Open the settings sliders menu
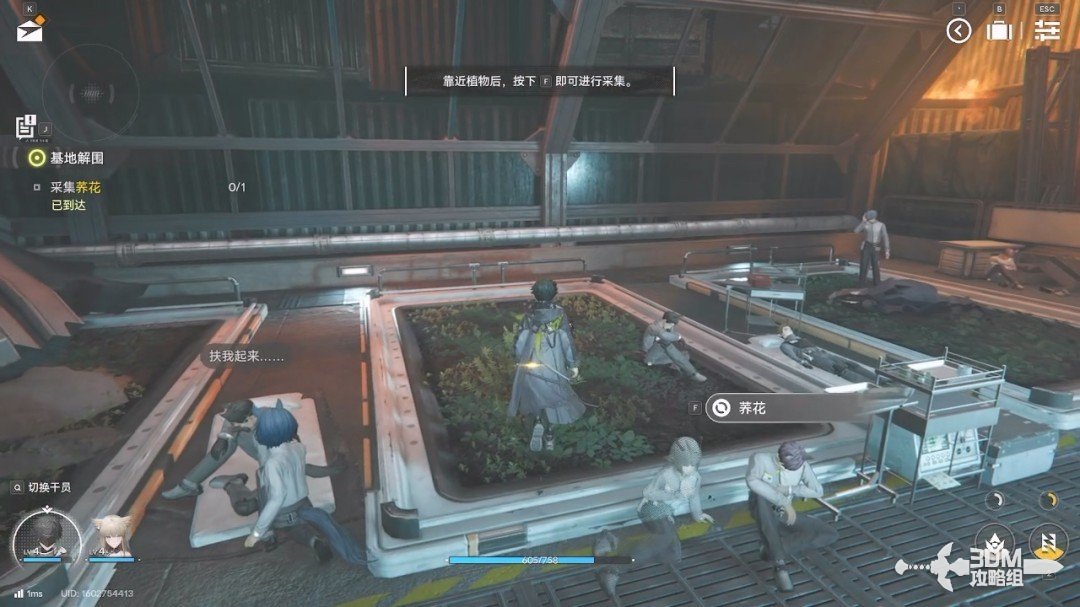The image size is (1080, 607). pos(1047,30)
